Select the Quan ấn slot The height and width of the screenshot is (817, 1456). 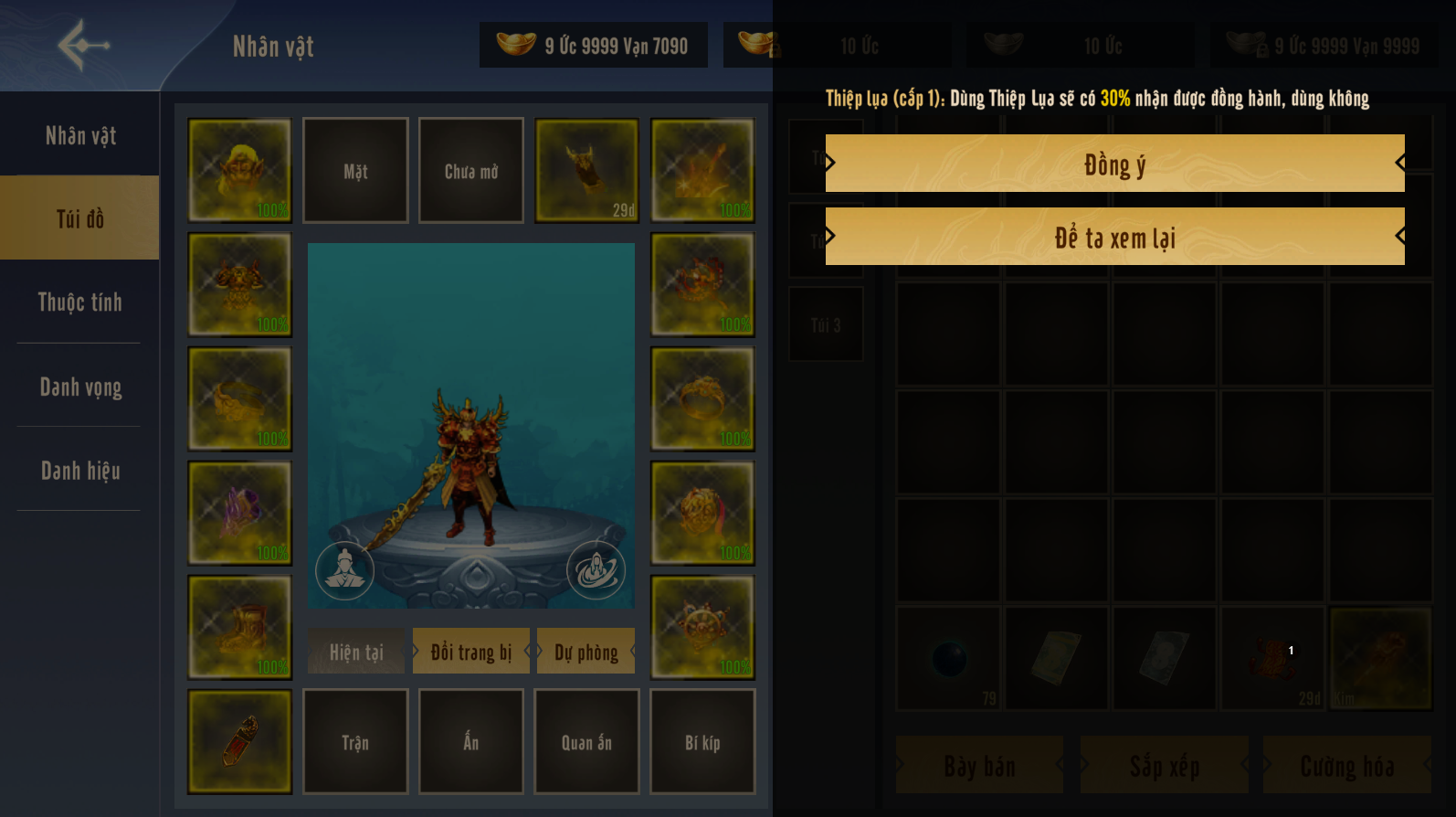586,742
